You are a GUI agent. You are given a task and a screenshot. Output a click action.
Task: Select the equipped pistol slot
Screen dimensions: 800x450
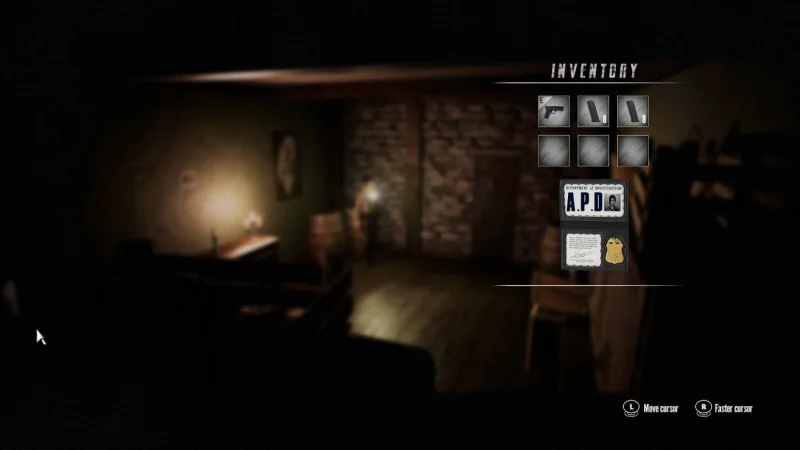tap(553, 111)
